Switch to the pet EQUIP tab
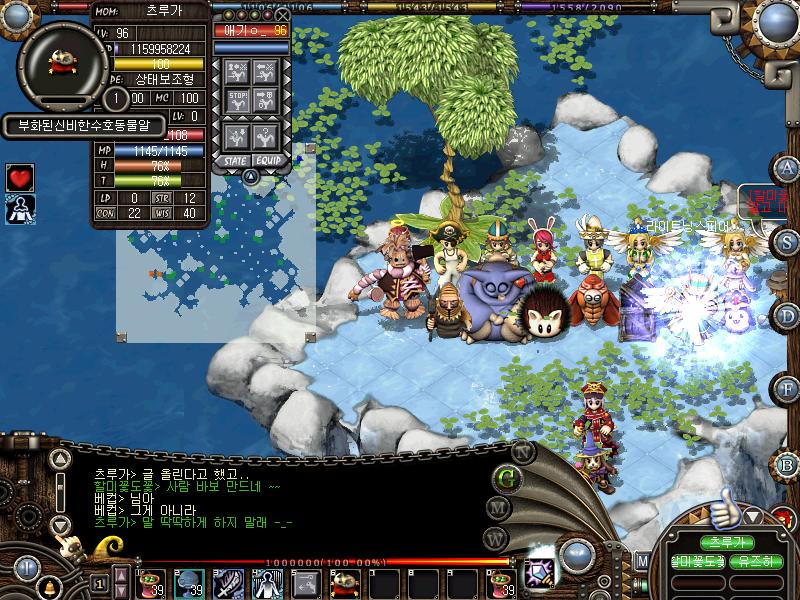The height and width of the screenshot is (600, 800). tap(268, 160)
